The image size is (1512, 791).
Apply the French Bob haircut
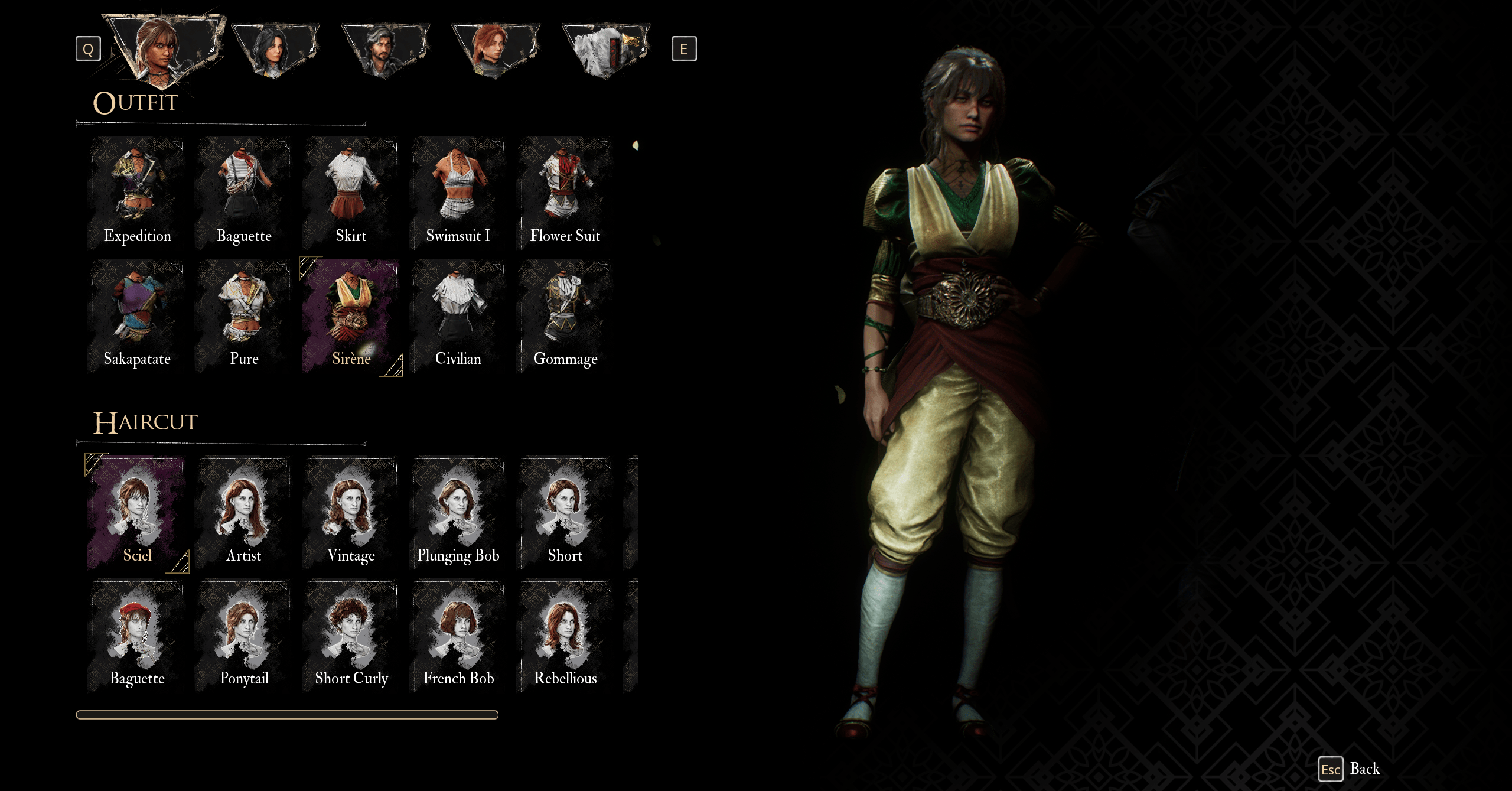(458, 636)
